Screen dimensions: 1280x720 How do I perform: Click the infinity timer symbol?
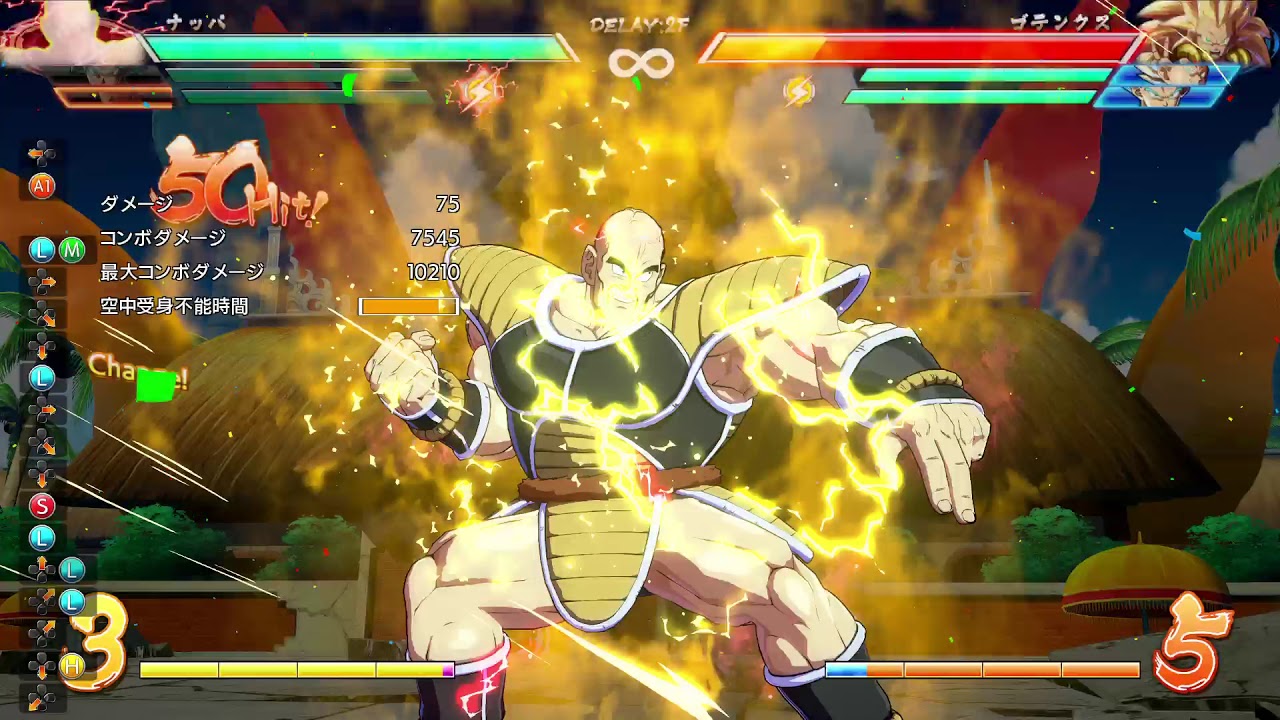[640, 62]
